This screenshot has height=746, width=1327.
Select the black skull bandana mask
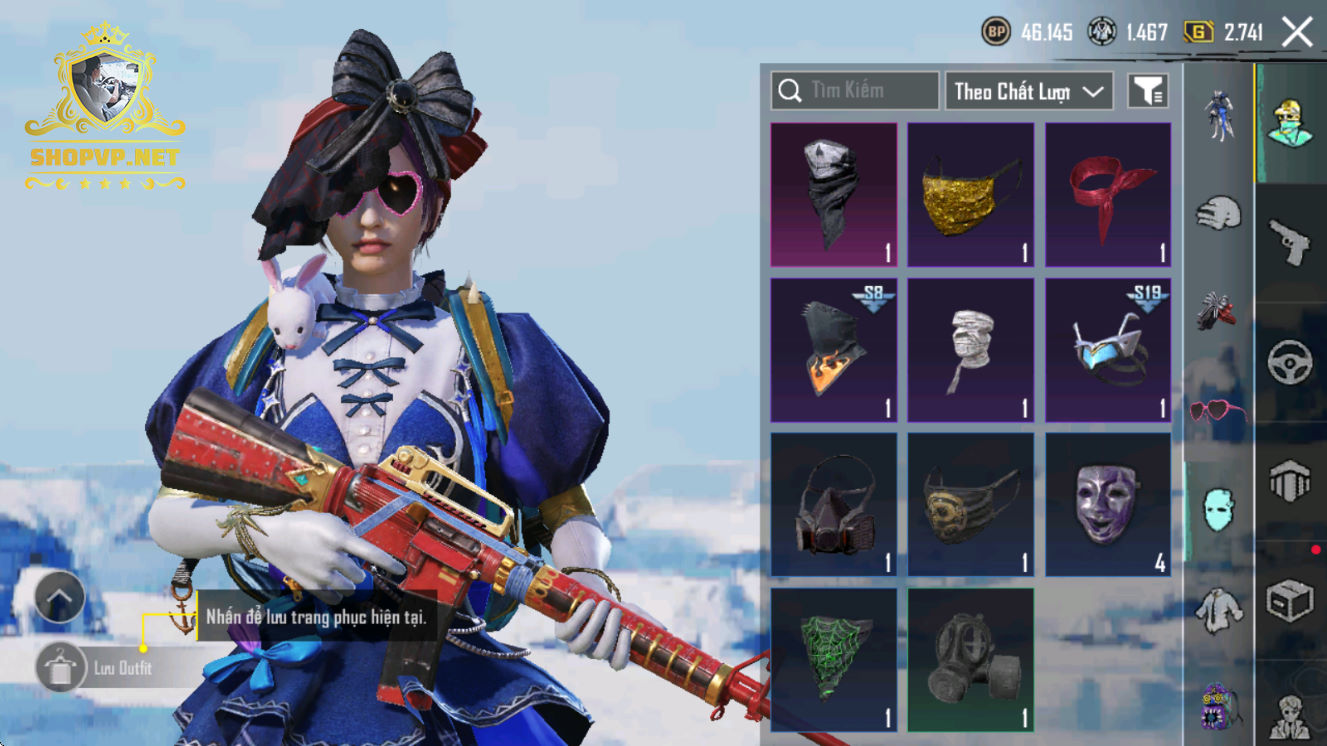click(x=834, y=195)
